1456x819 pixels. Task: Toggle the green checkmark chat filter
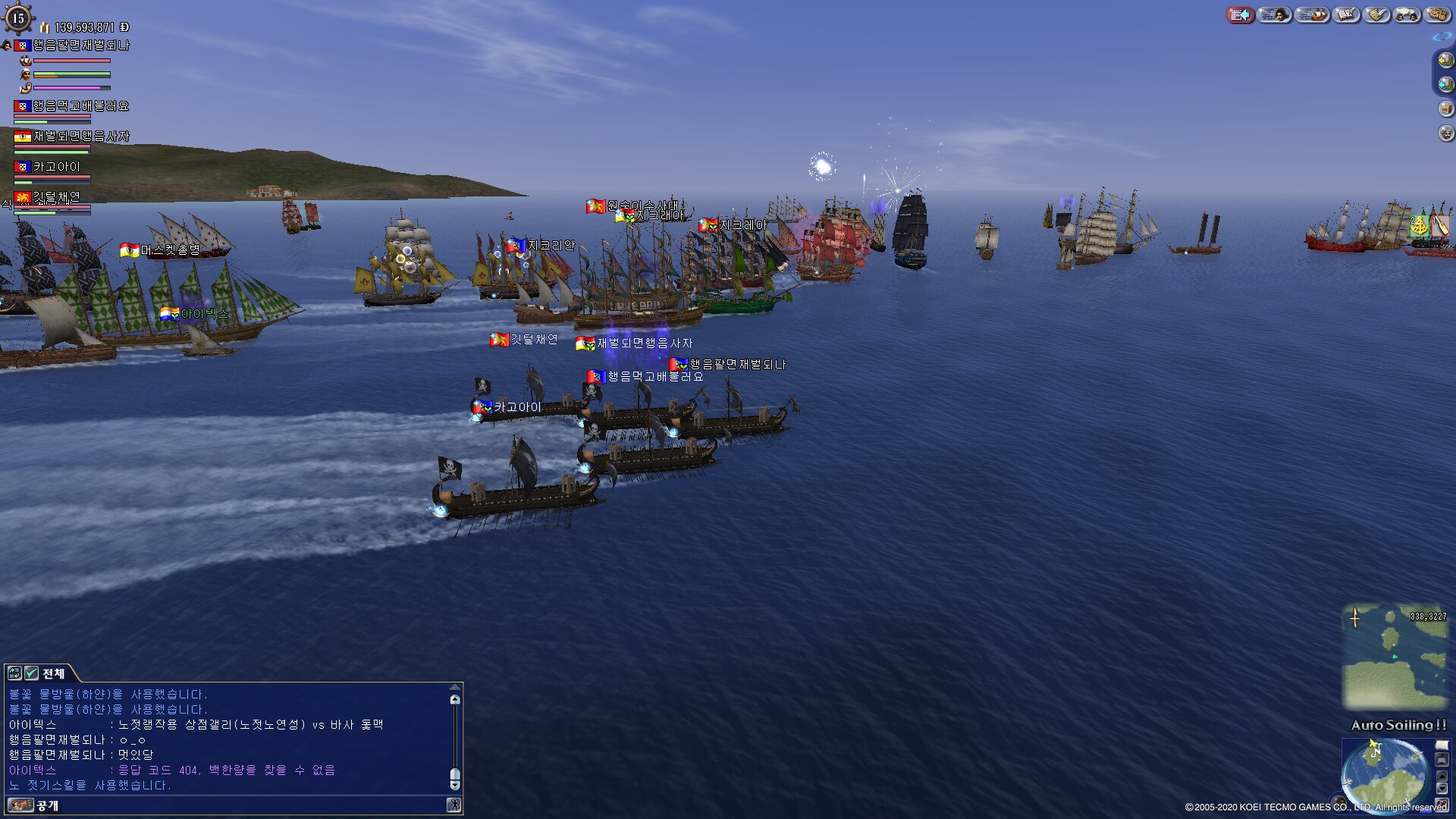click(31, 673)
